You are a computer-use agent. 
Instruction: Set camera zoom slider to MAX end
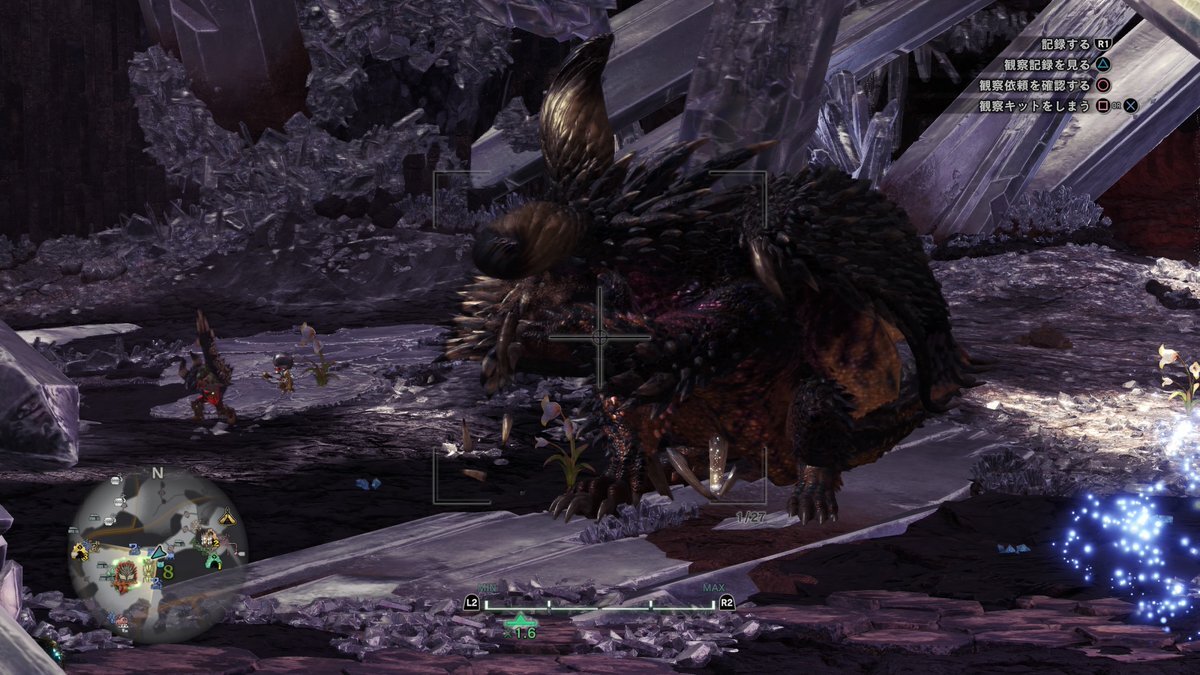pos(714,604)
